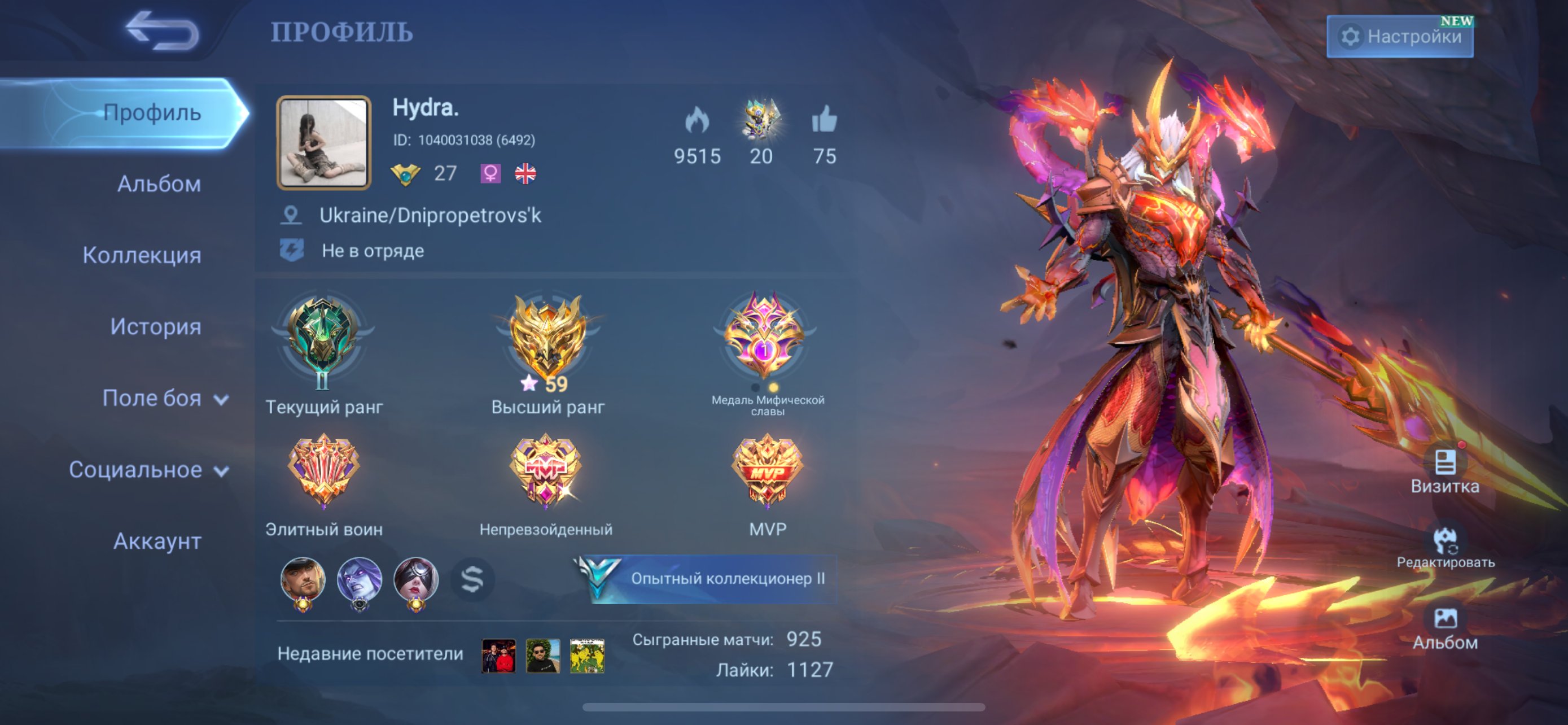Screen dimensions: 1568x725
Task: Go back using the arrow button
Action: click(x=162, y=30)
